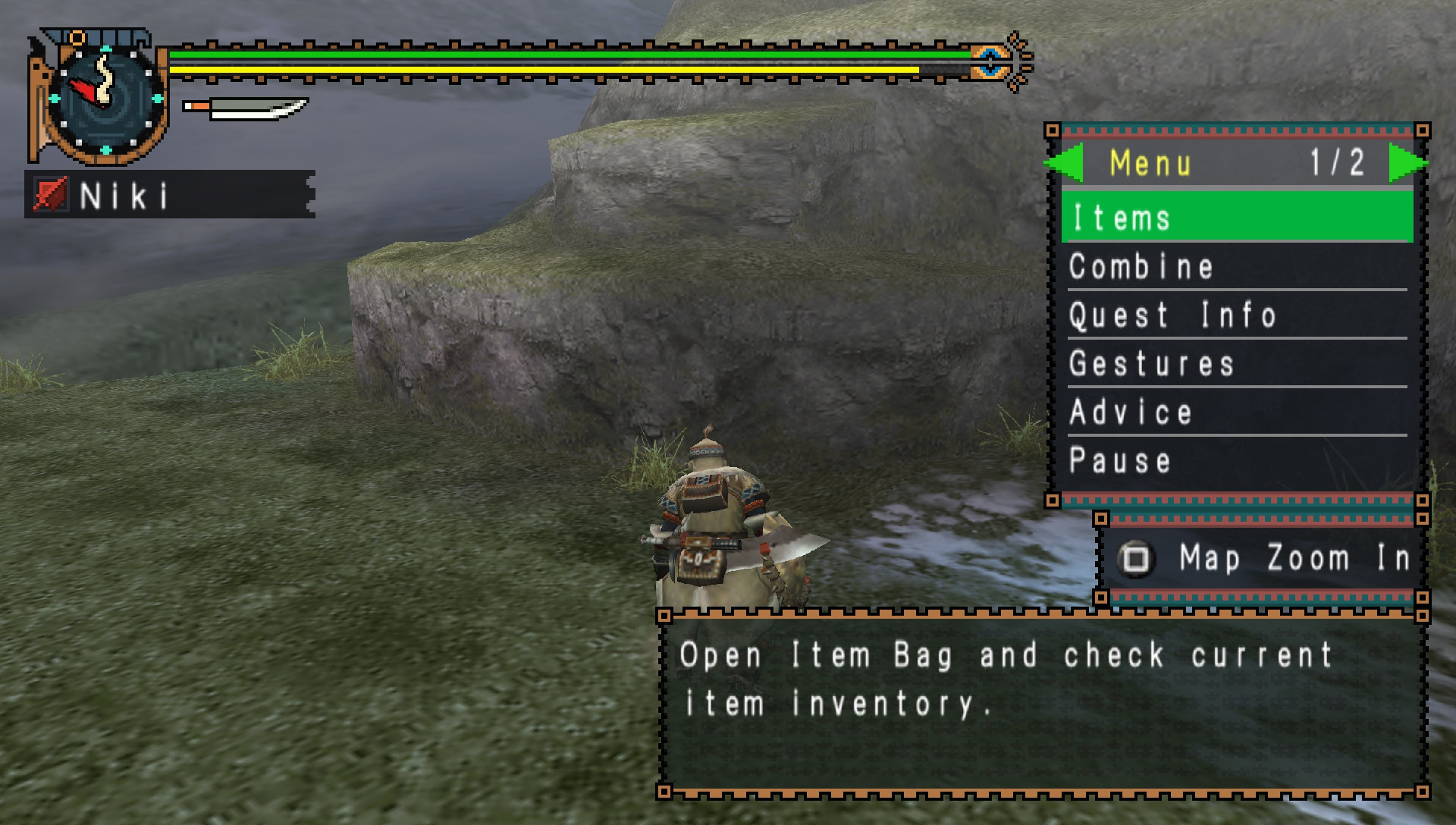Click the left green menu page arrow
The height and width of the screenshot is (825, 1456).
click(x=1065, y=162)
